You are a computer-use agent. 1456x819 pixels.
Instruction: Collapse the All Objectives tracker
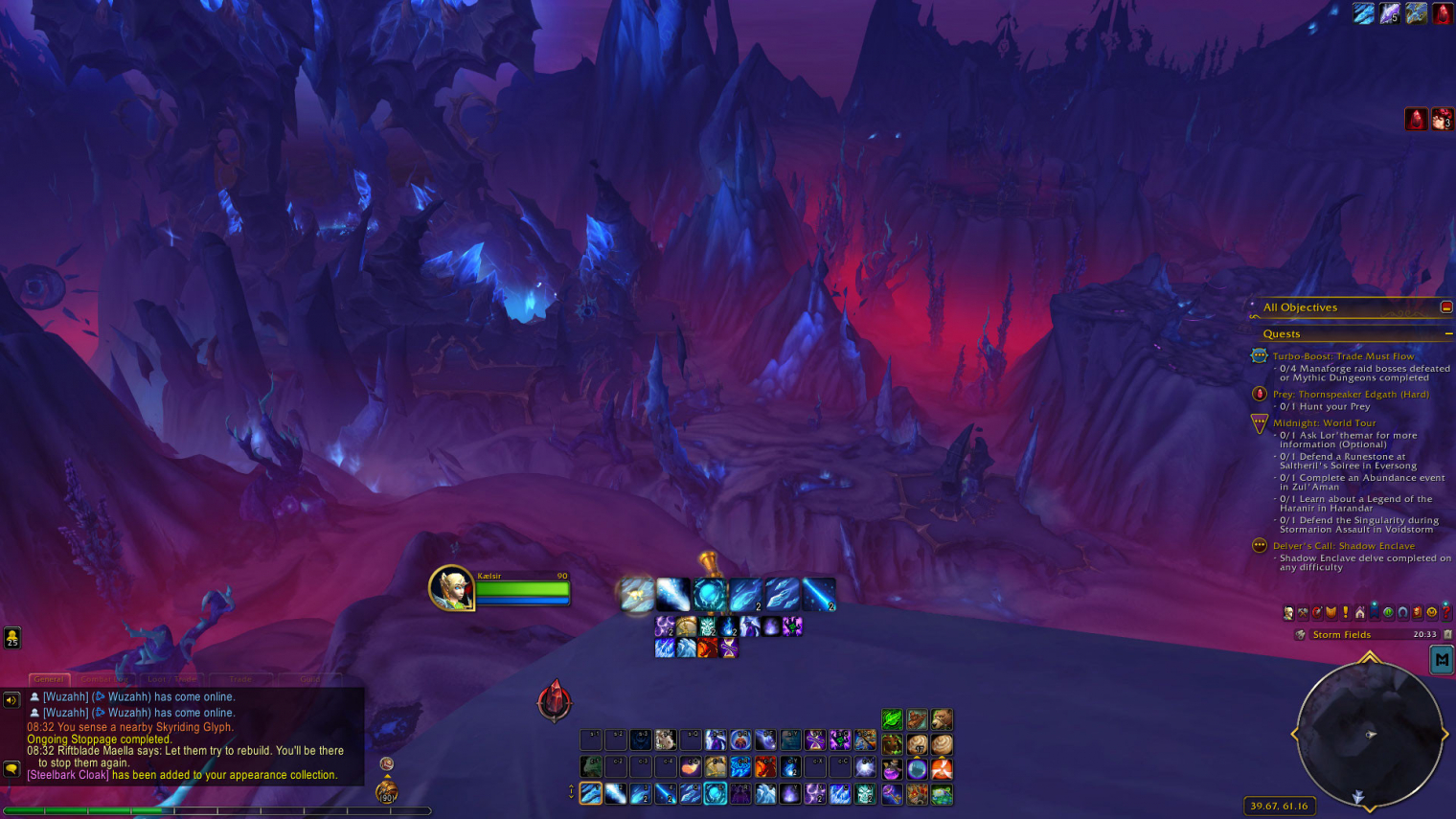[1446, 307]
